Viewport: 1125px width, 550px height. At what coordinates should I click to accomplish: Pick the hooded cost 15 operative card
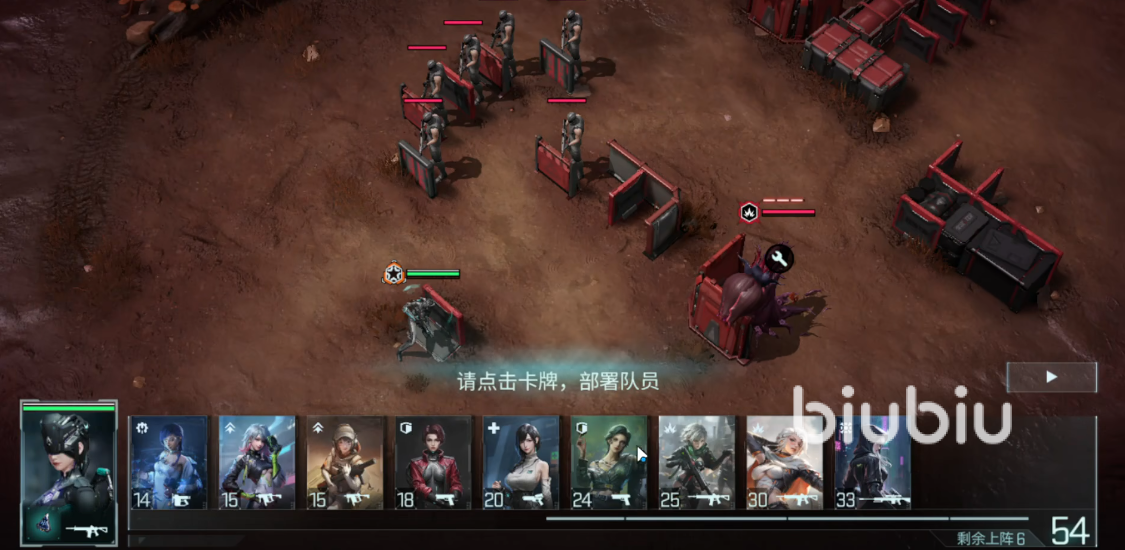[344, 462]
